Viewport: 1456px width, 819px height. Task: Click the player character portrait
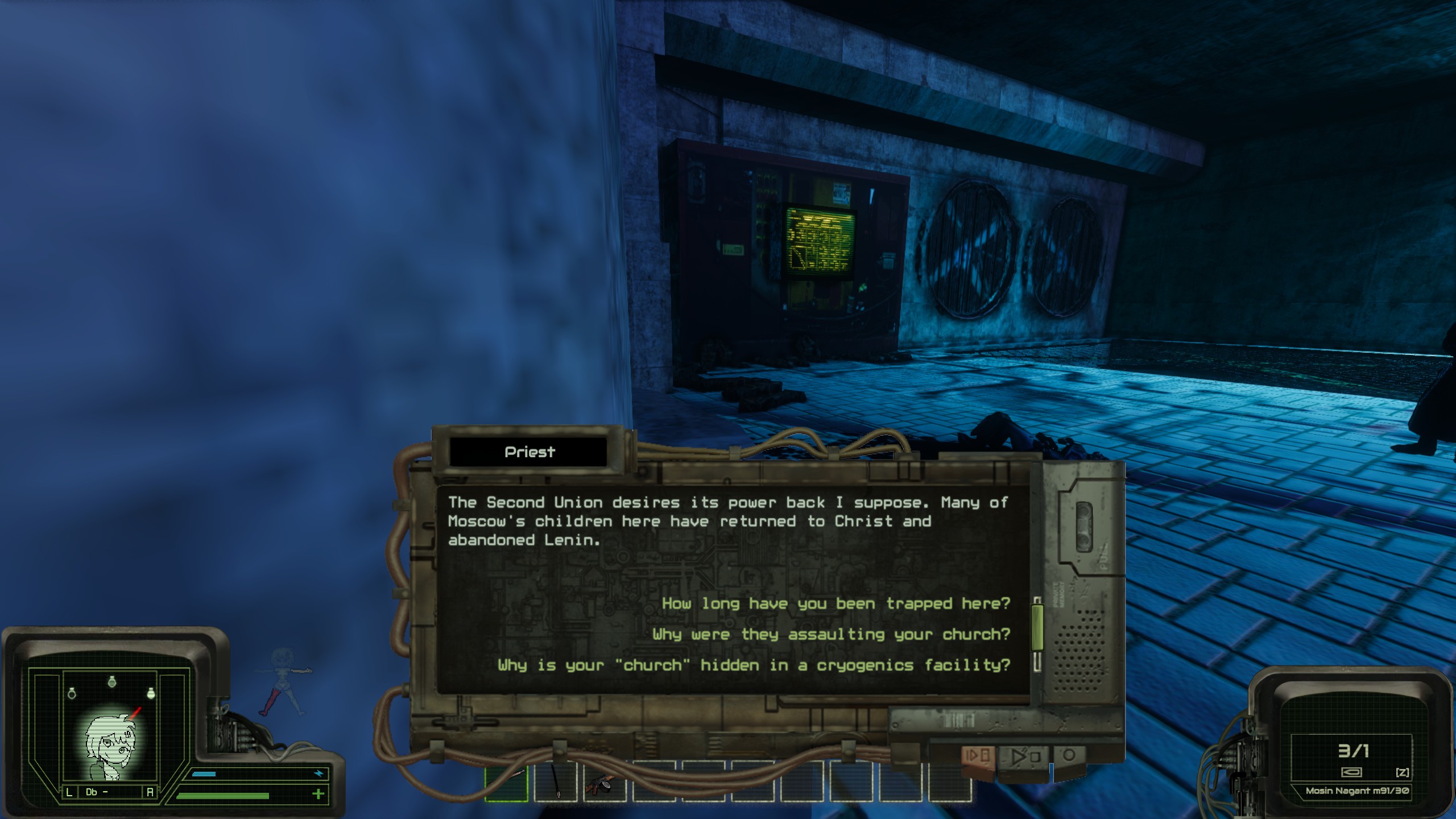pyautogui.click(x=111, y=746)
